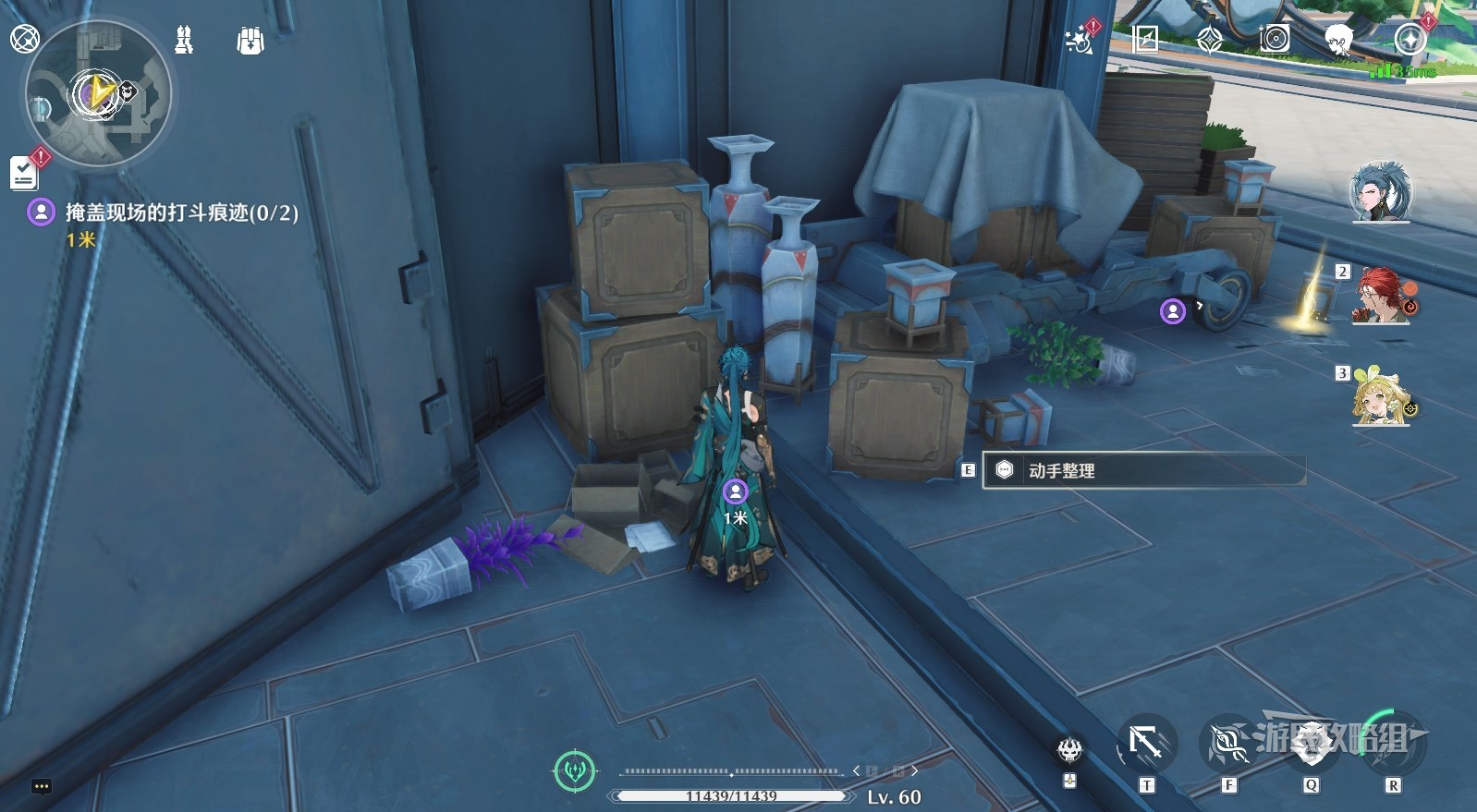The image size is (1477, 812).
Task: Open the disc-shaped camera icon
Action: (x=1275, y=39)
